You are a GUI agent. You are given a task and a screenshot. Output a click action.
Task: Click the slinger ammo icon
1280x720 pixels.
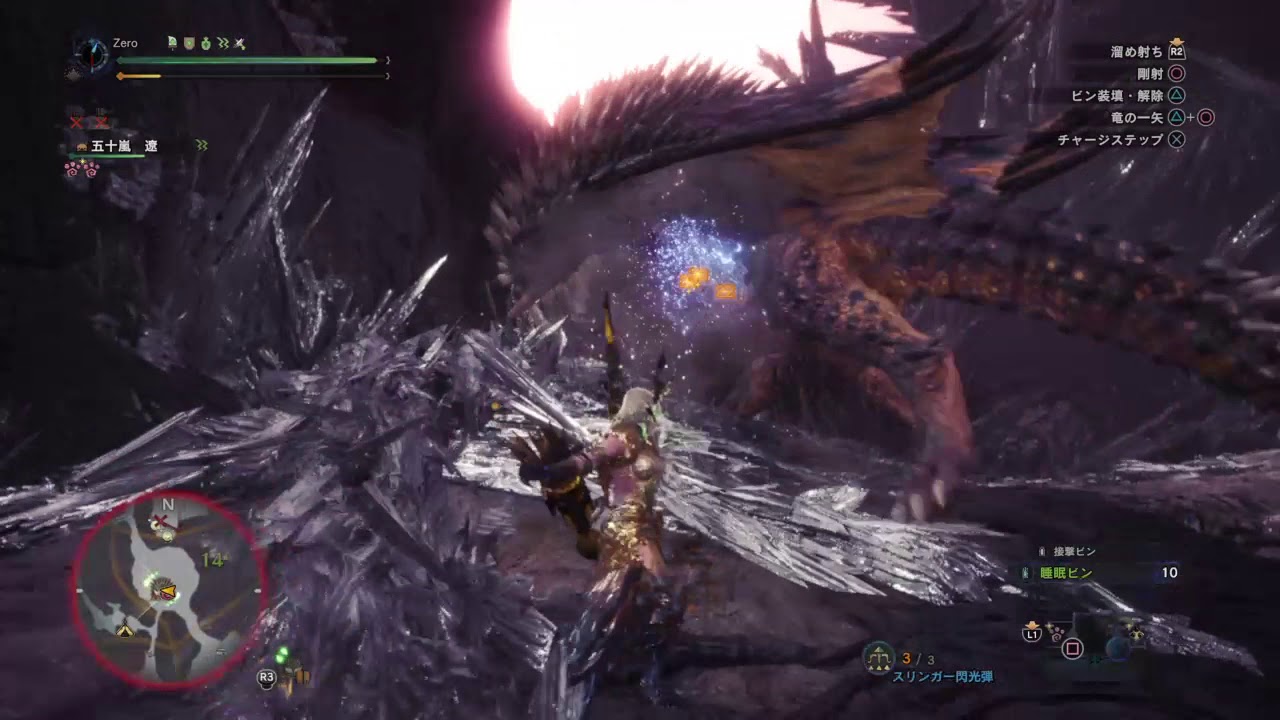tap(879, 657)
